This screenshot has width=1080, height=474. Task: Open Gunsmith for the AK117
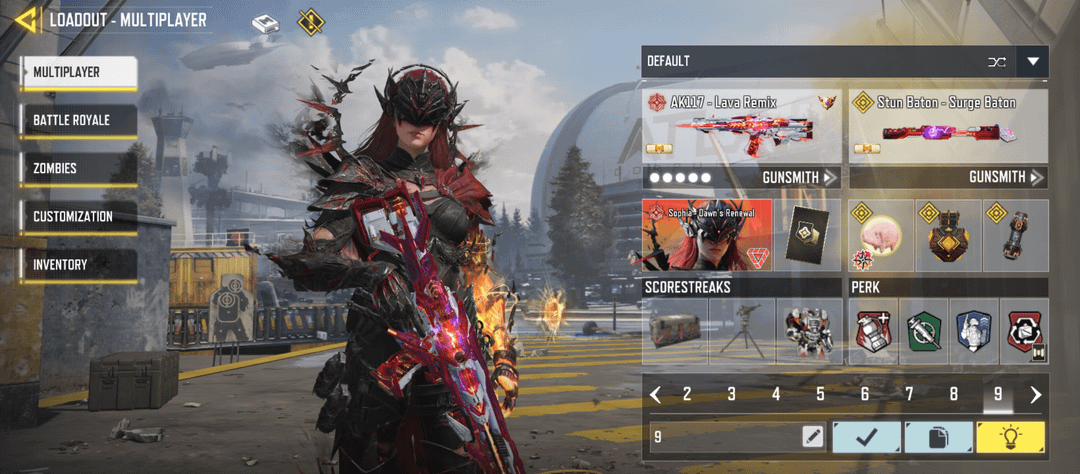pyautogui.click(x=797, y=178)
